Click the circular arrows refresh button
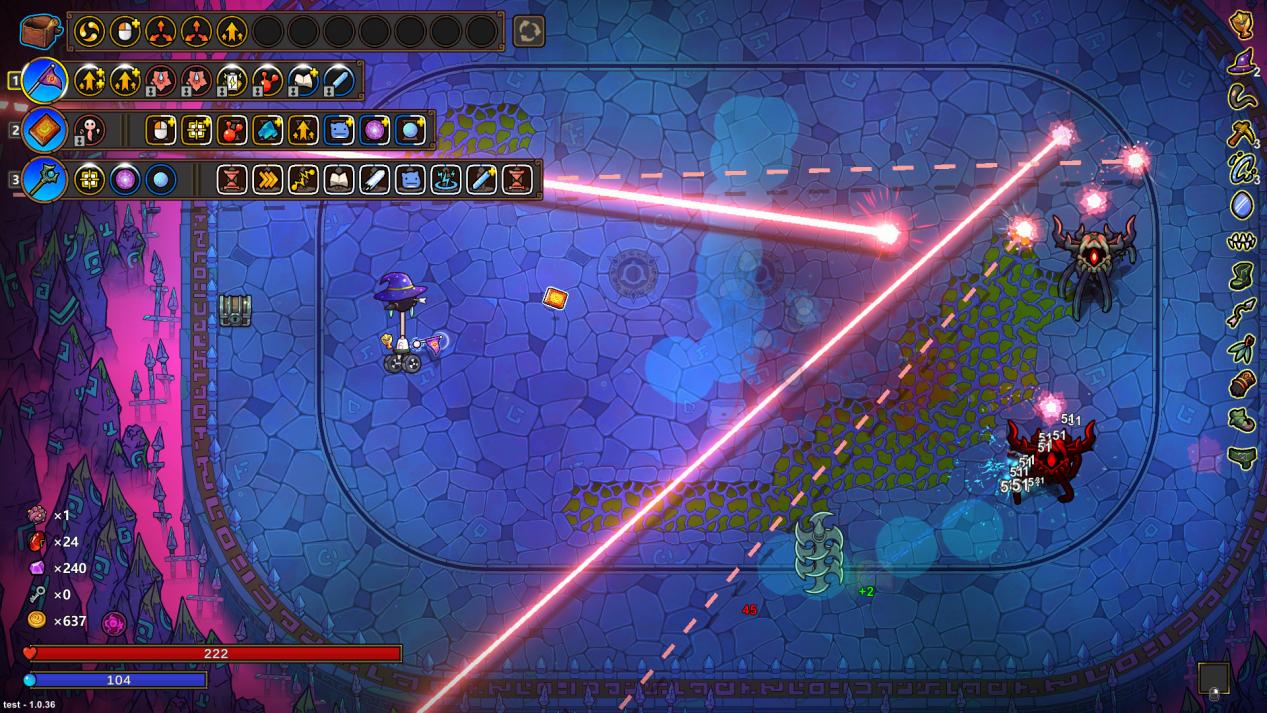 click(529, 31)
